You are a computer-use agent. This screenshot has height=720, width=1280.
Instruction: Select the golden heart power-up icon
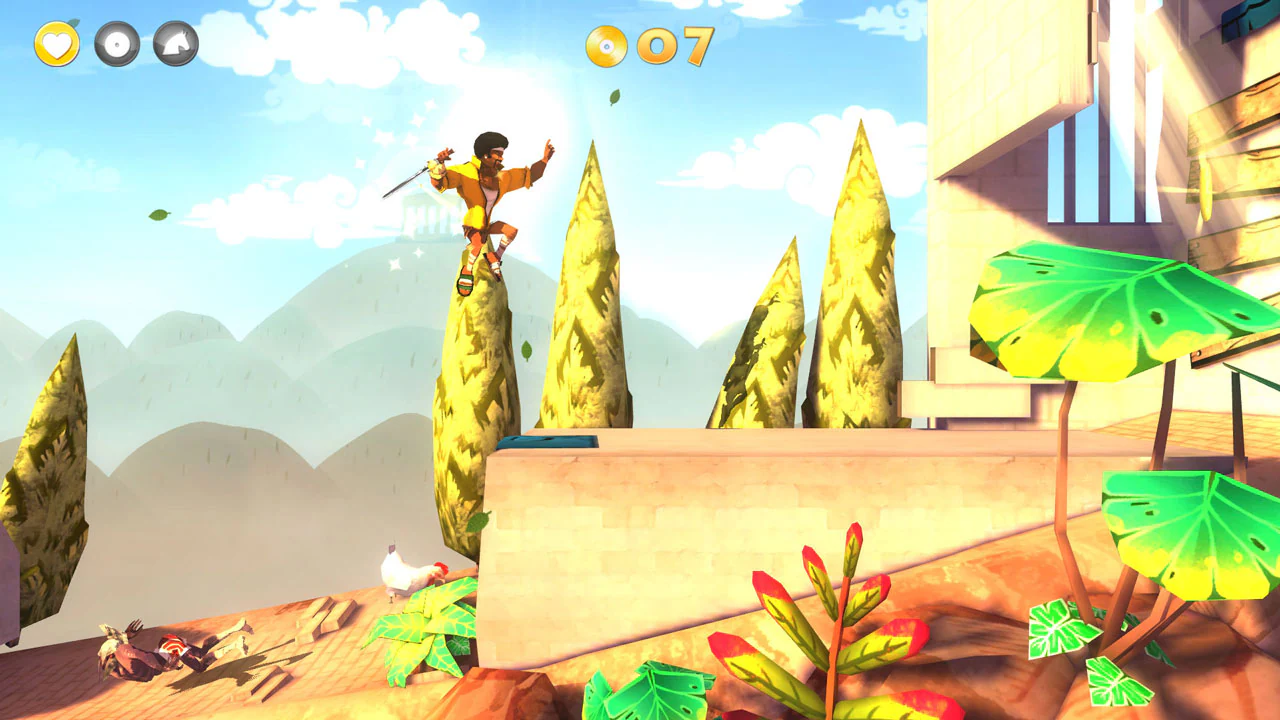click(x=57, y=44)
